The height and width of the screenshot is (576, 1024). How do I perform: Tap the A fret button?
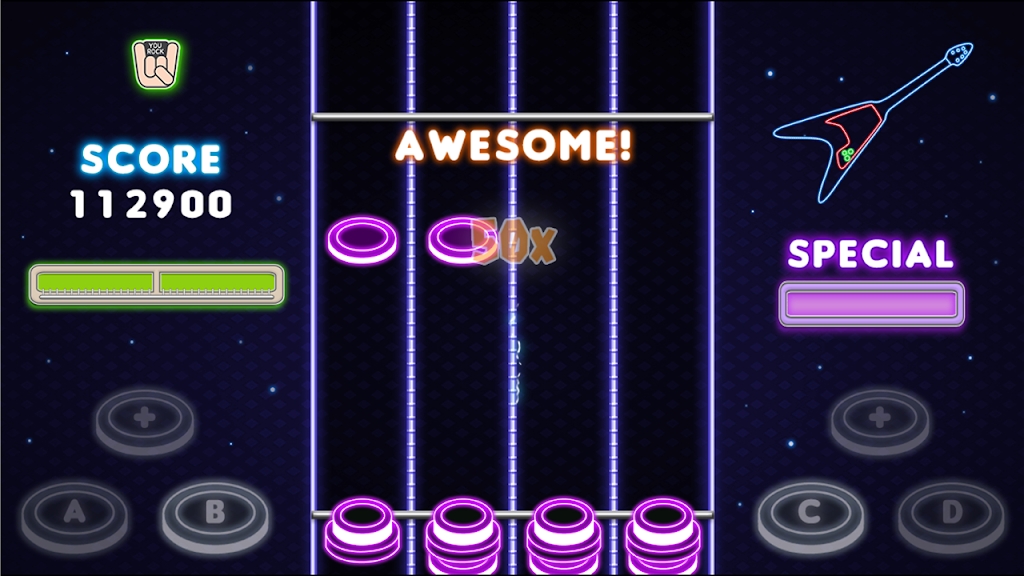coord(74,514)
